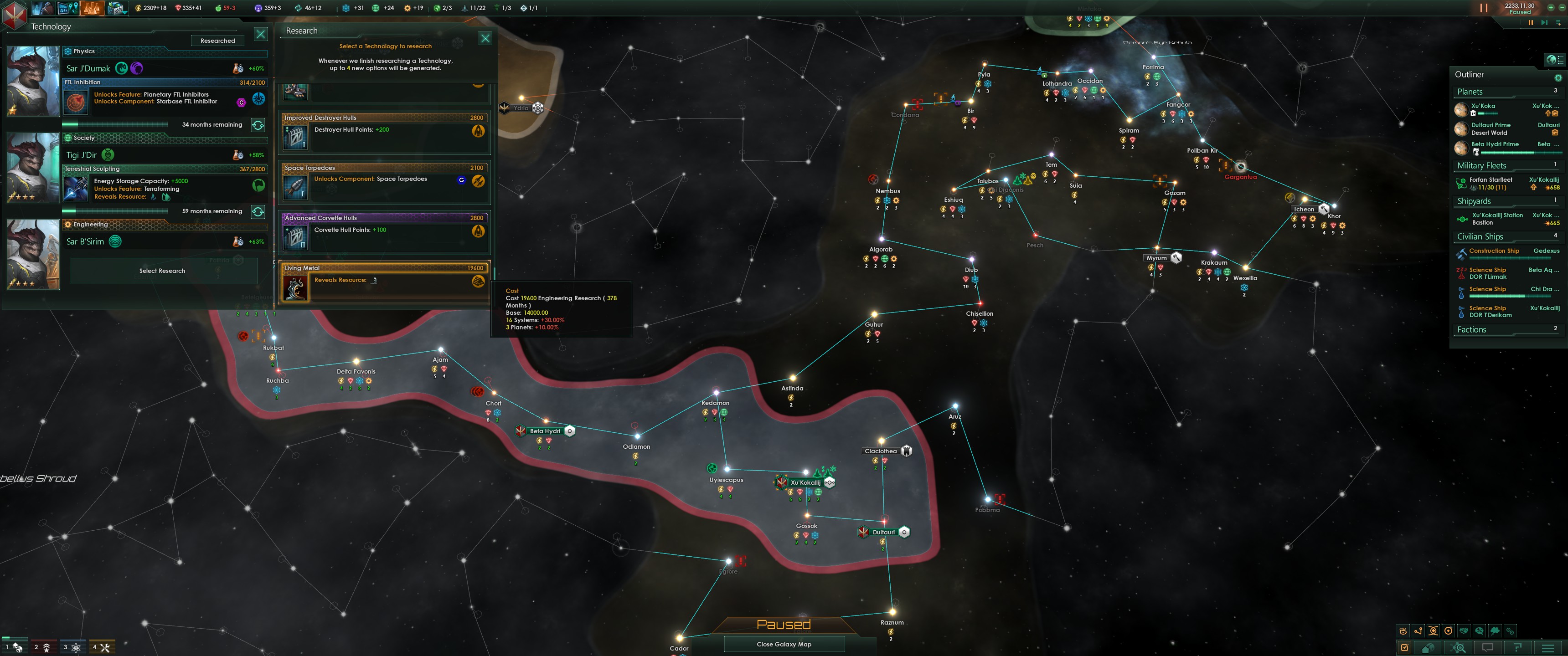The image size is (1568, 656).
Task: Click the Close Galaxy Map button
Action: [x=784, y=643]
